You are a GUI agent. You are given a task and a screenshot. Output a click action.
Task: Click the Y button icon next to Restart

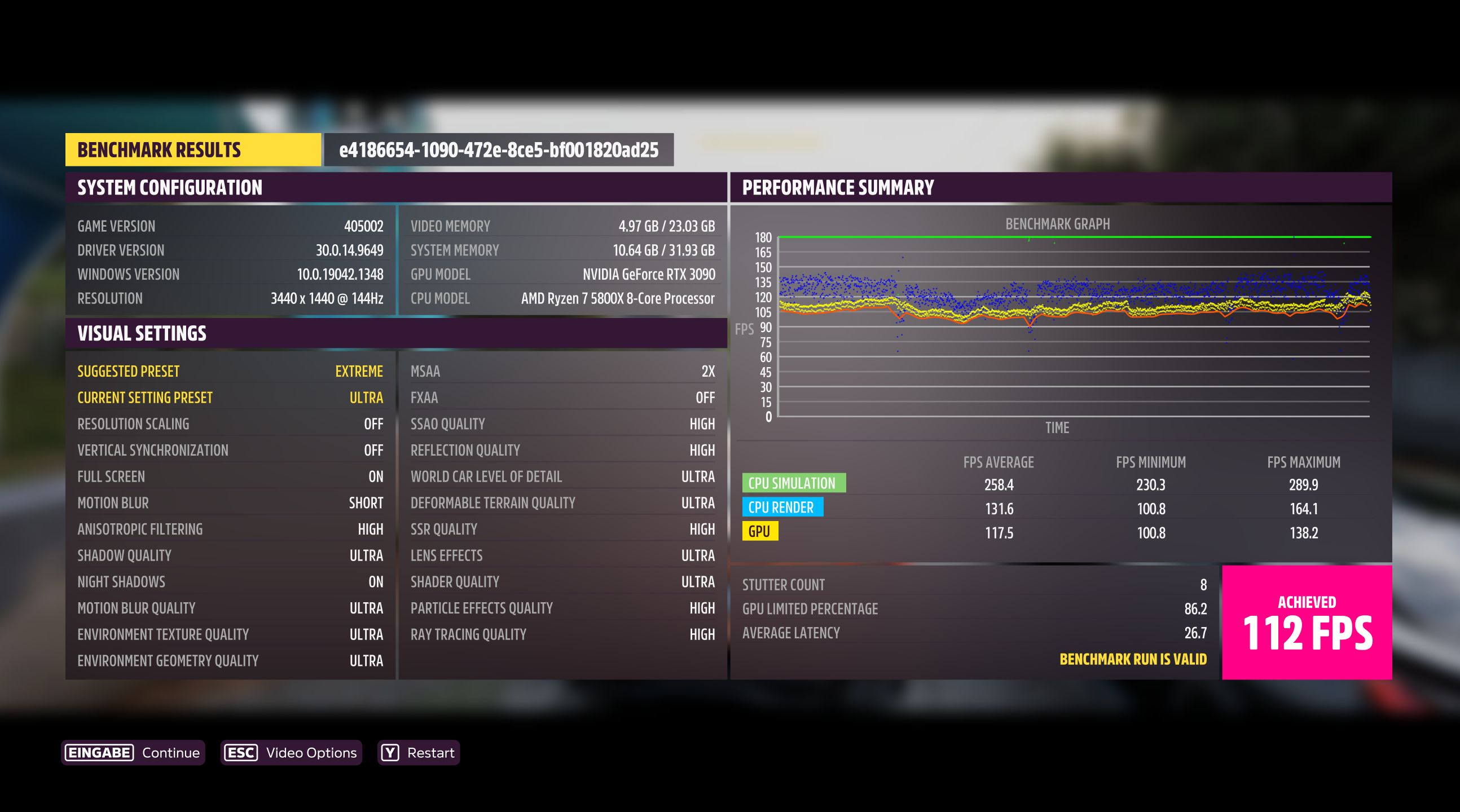[x=389, y=752]
